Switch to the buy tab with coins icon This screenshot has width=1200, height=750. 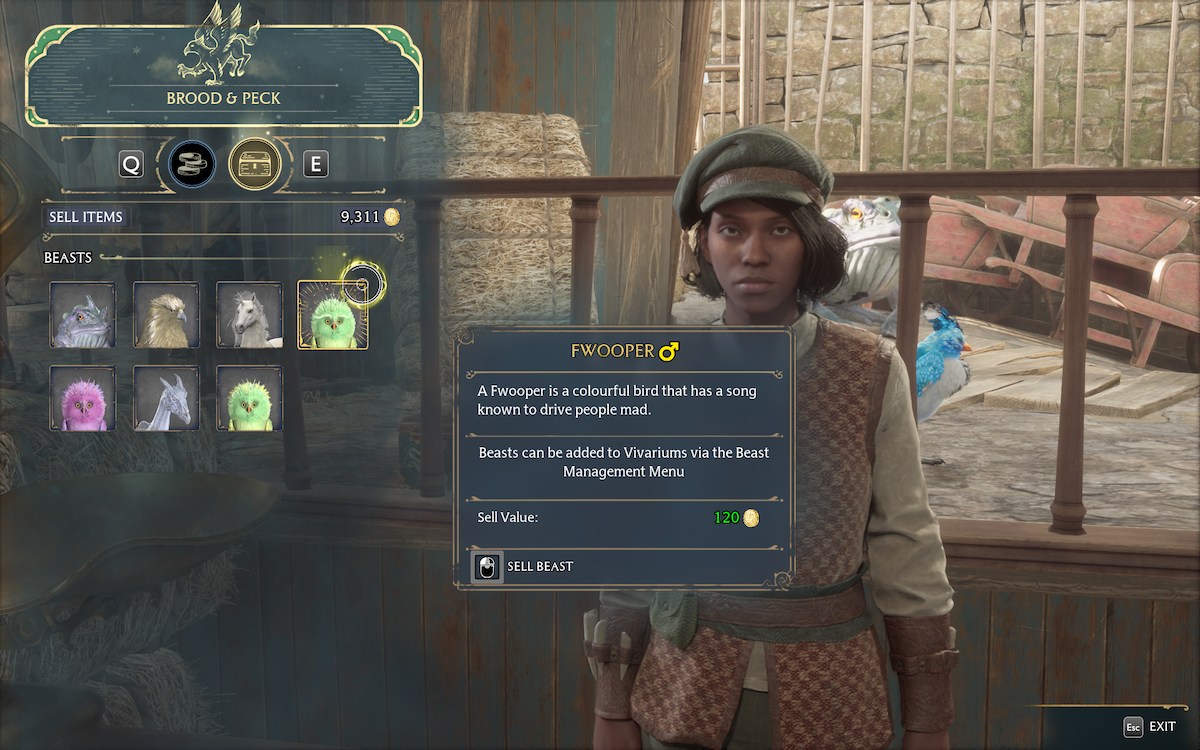(192, 164)
